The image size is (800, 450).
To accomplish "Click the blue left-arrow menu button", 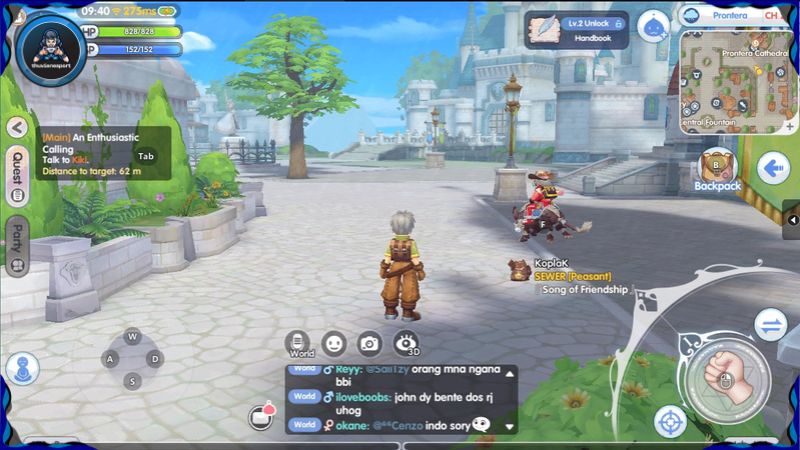I will click(x=772, y=168).
